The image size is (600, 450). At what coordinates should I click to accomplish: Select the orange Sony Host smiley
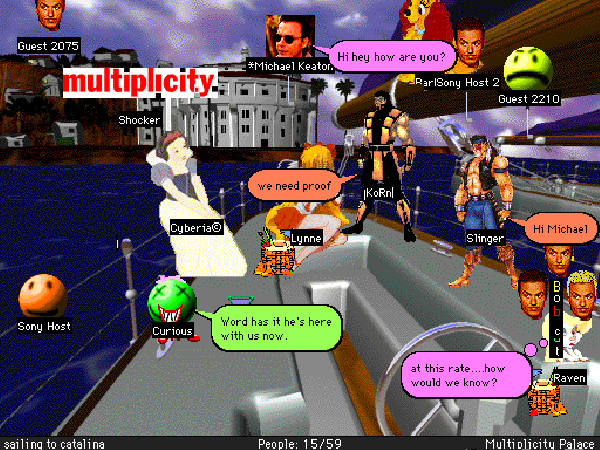42,296
